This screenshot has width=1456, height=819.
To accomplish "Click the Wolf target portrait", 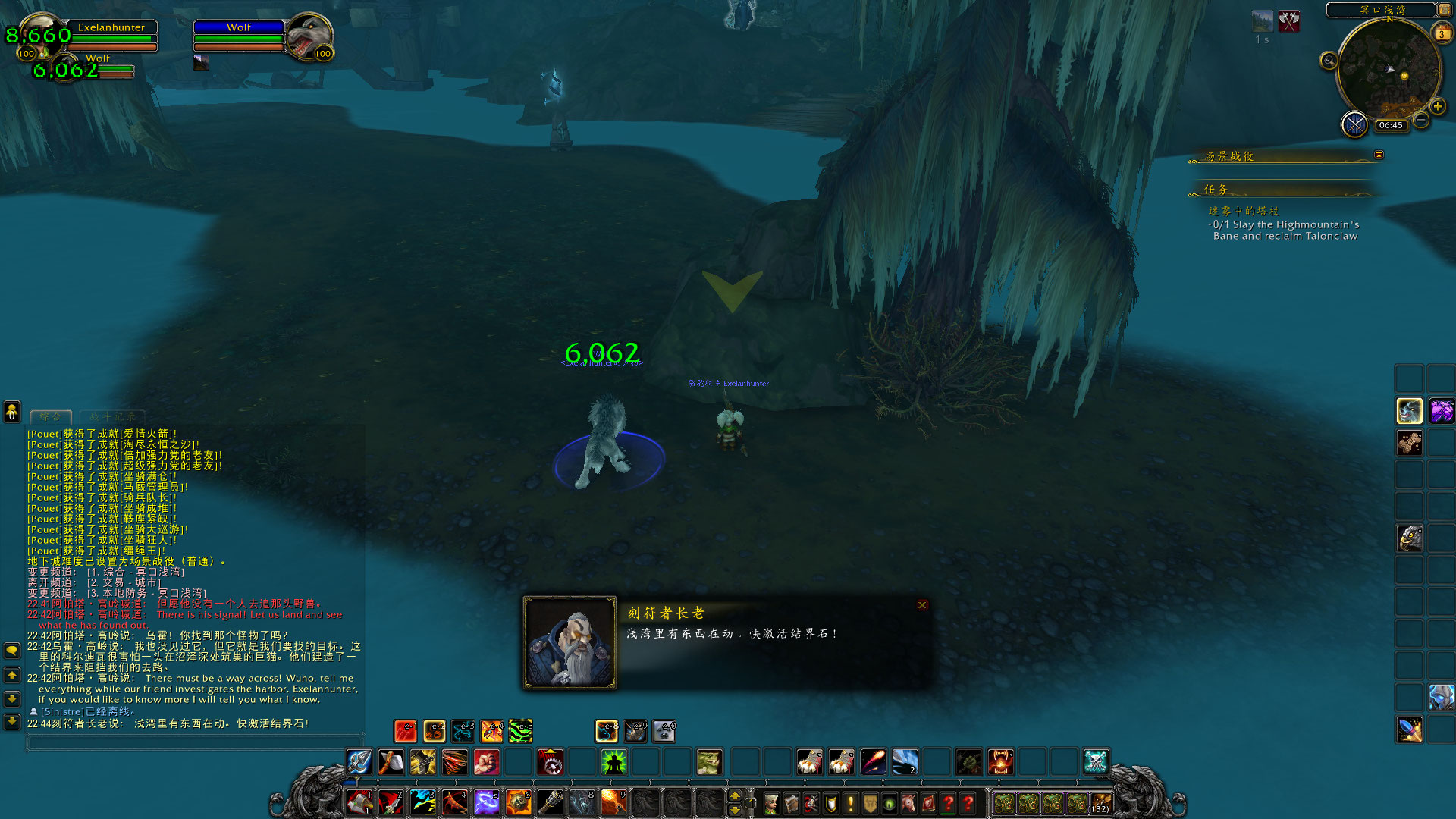I will pyautogui.click(x=309, y=36).
